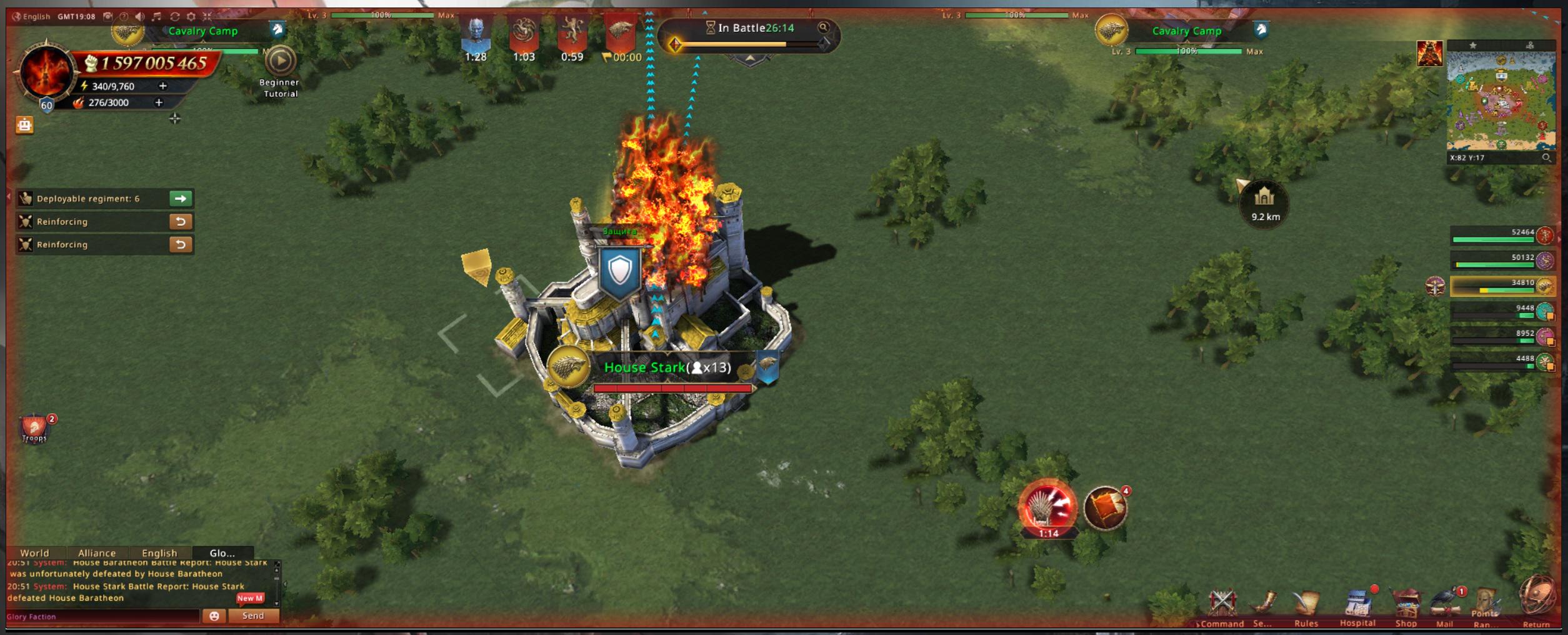
Task: Switch to the World chat tab
Action: [34, 553]
